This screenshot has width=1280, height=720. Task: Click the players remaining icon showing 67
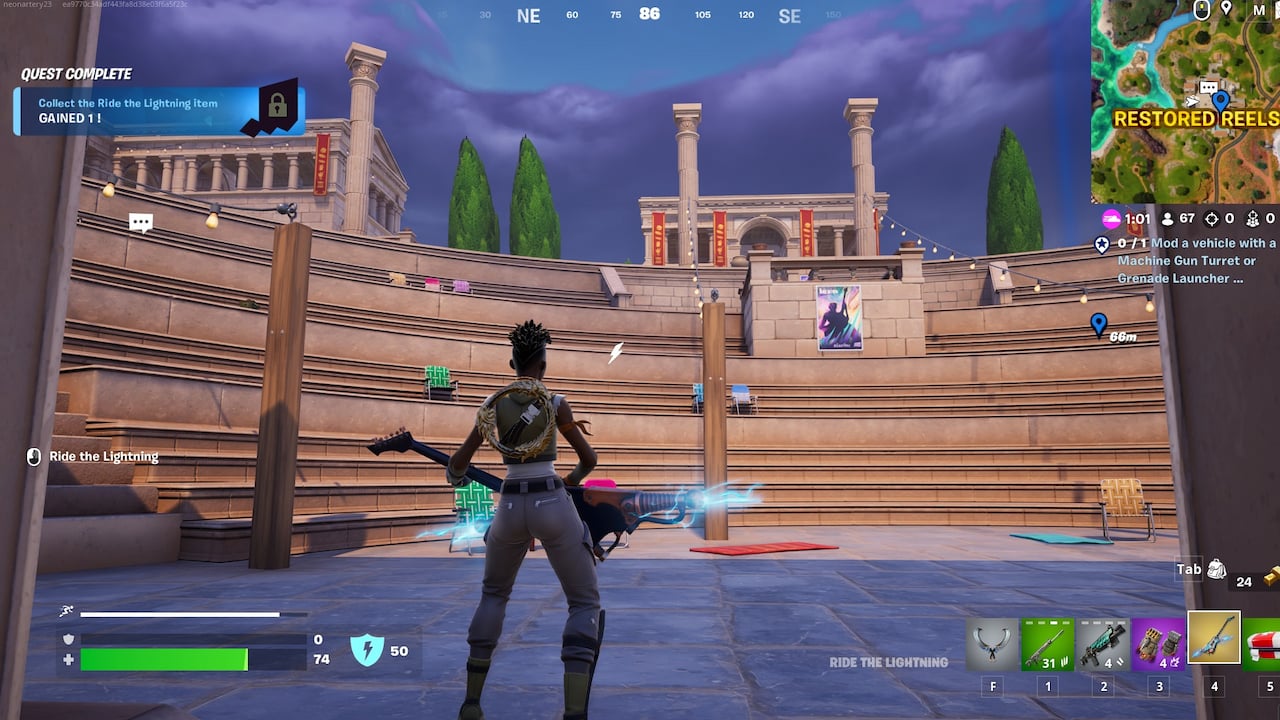1168,219
